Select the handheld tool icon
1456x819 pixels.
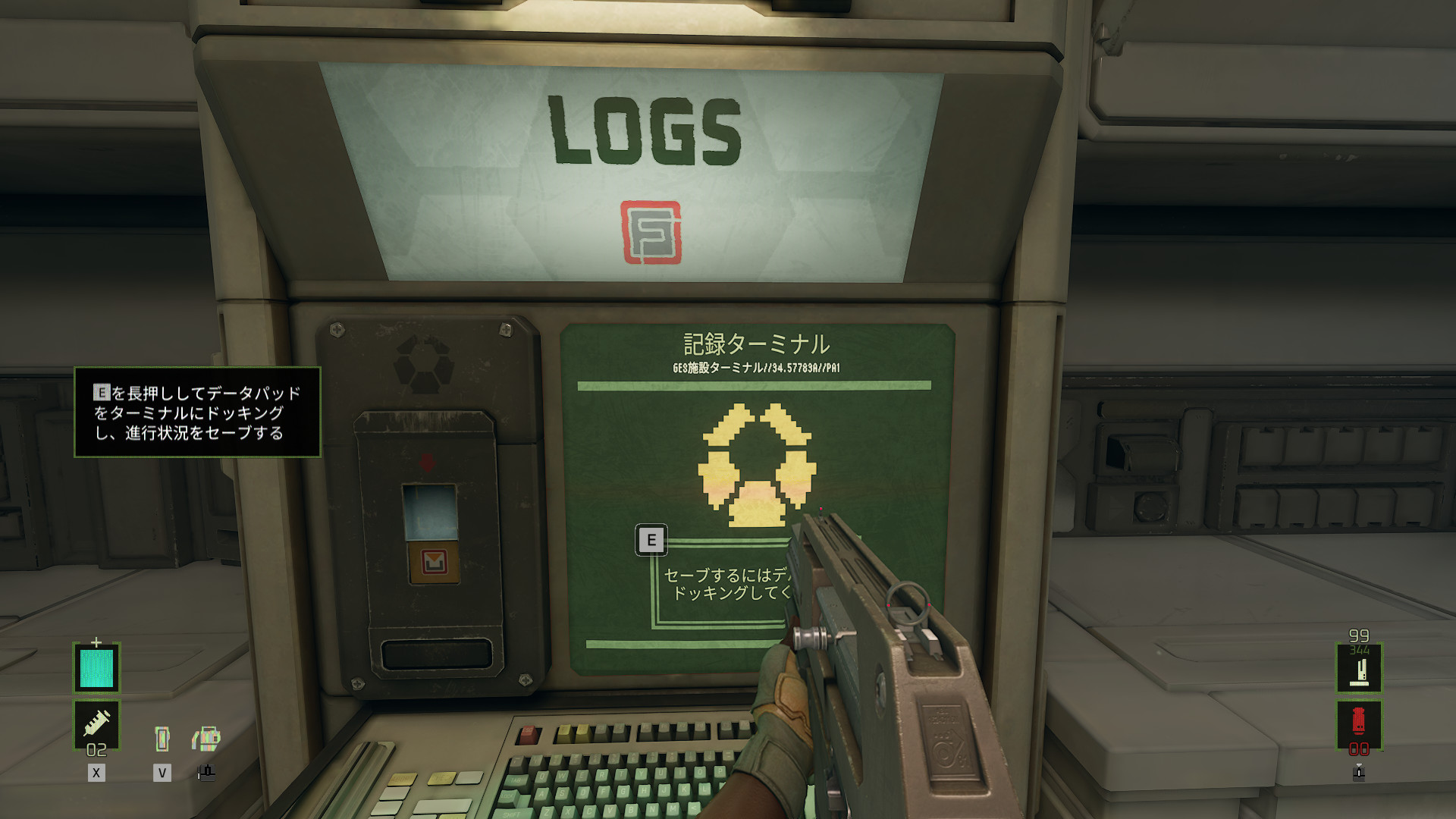pyautogui.click(x=206, y=738)
